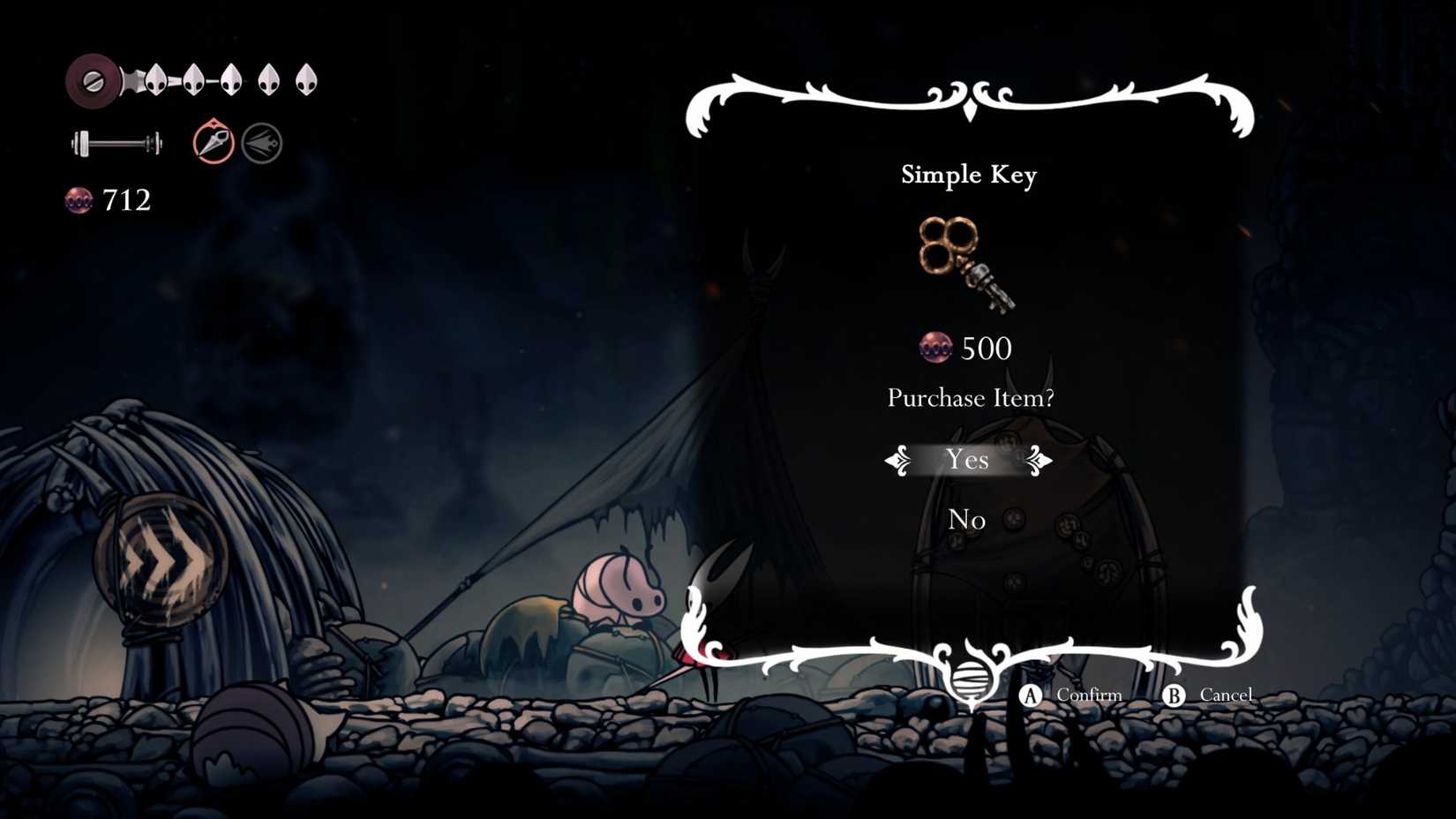Click the A button prompt icon
The width and height of the screenshot is (1456, 819).
pos(1029,695)
